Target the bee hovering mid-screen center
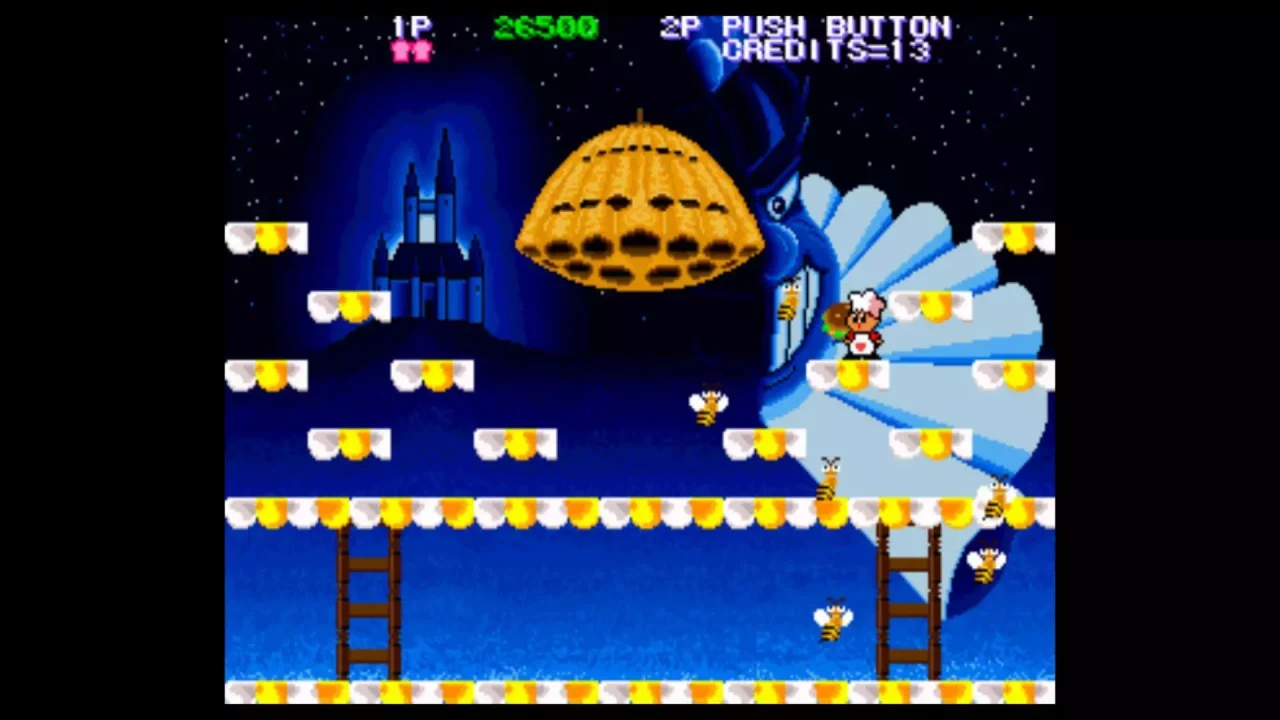This screenshot has width=1280, height=720. click(x=708, y=403)
